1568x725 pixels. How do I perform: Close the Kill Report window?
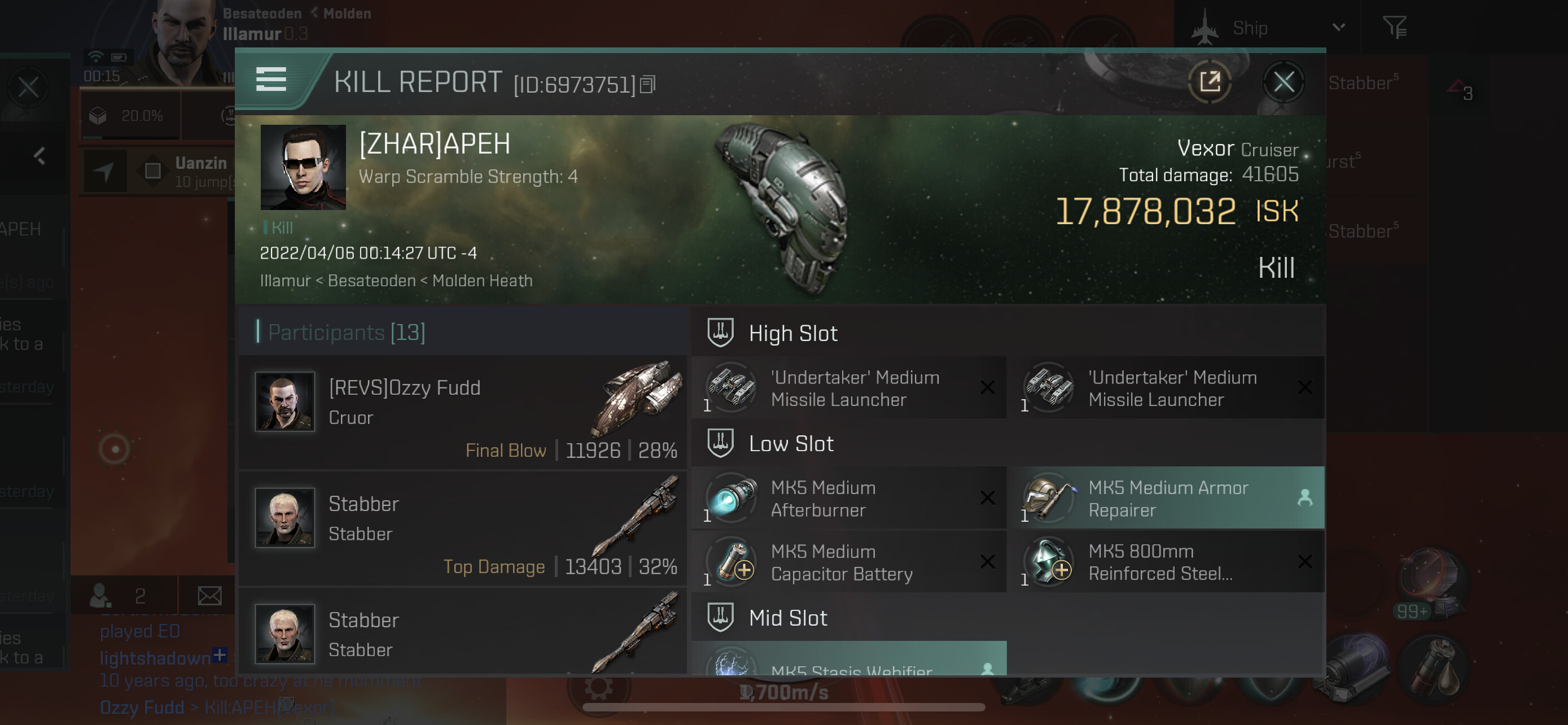(x=1283, y=82)
